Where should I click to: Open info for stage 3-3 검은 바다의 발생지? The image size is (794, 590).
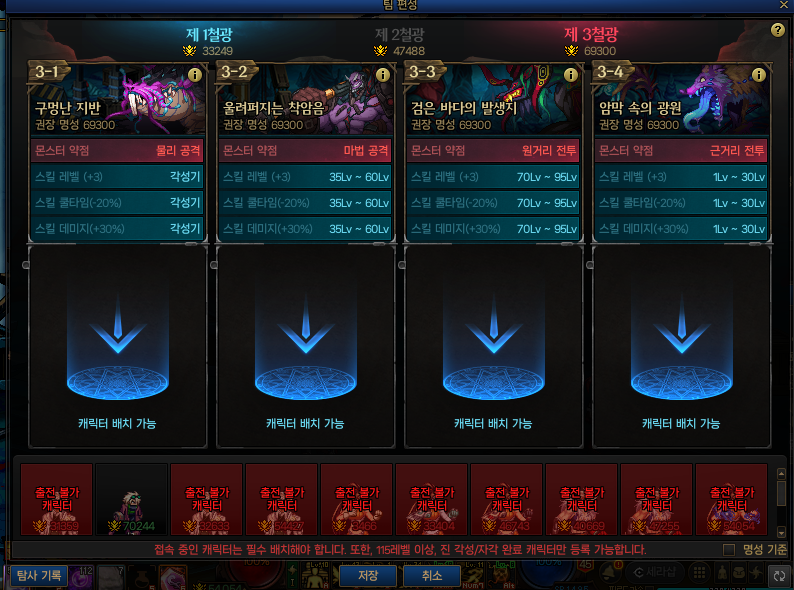(571, 75)
